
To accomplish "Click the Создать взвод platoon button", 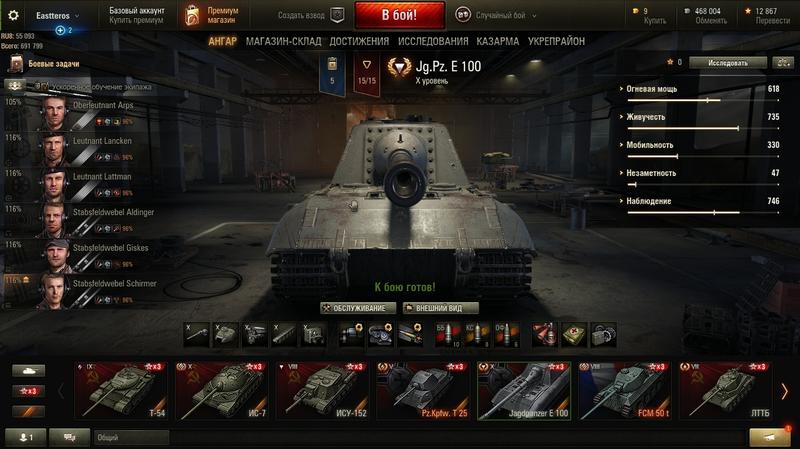I will pos(309,16).
